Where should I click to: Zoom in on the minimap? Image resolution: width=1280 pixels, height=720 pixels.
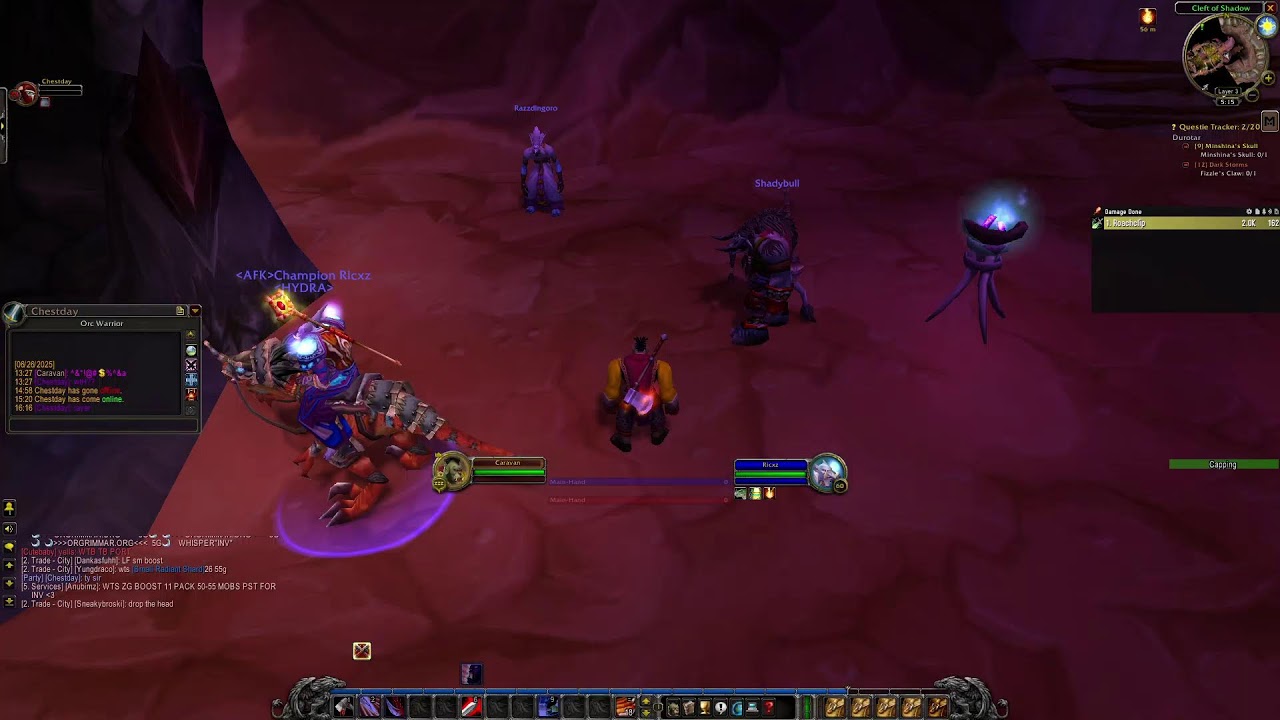1269,78
